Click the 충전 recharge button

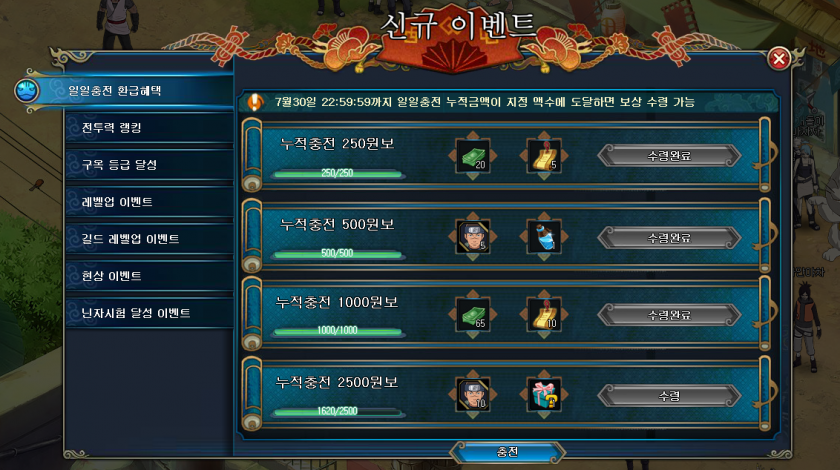click(508, 451)
